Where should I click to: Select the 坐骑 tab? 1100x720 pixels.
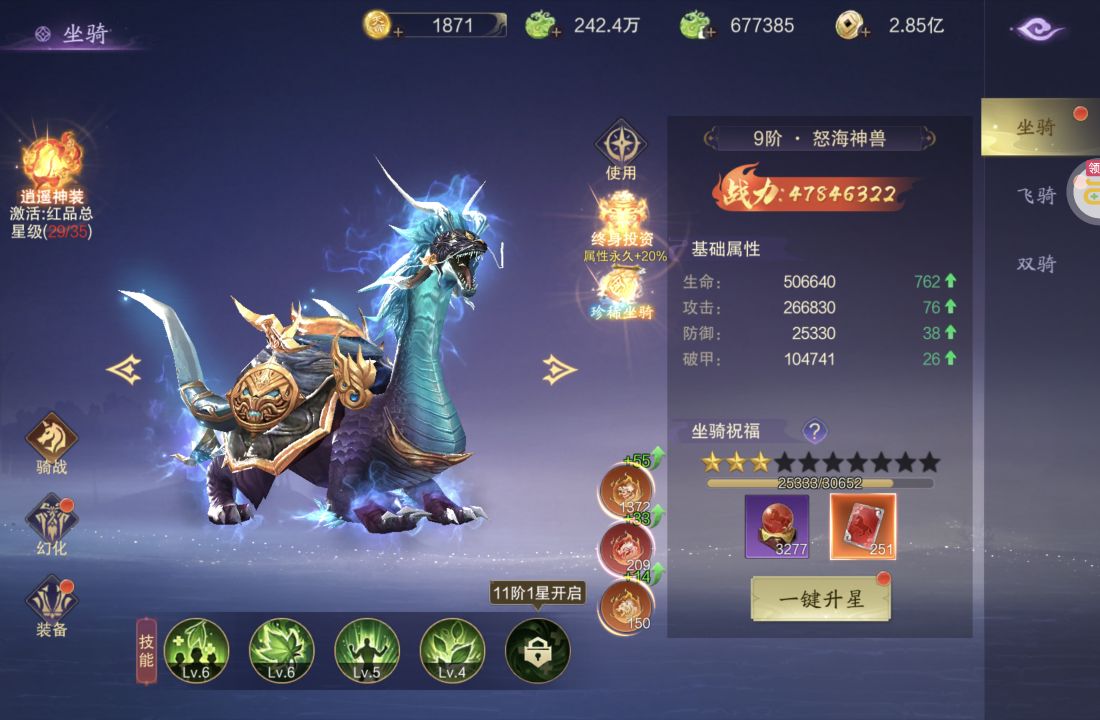pyautogui.click(x=1036, y=127)
